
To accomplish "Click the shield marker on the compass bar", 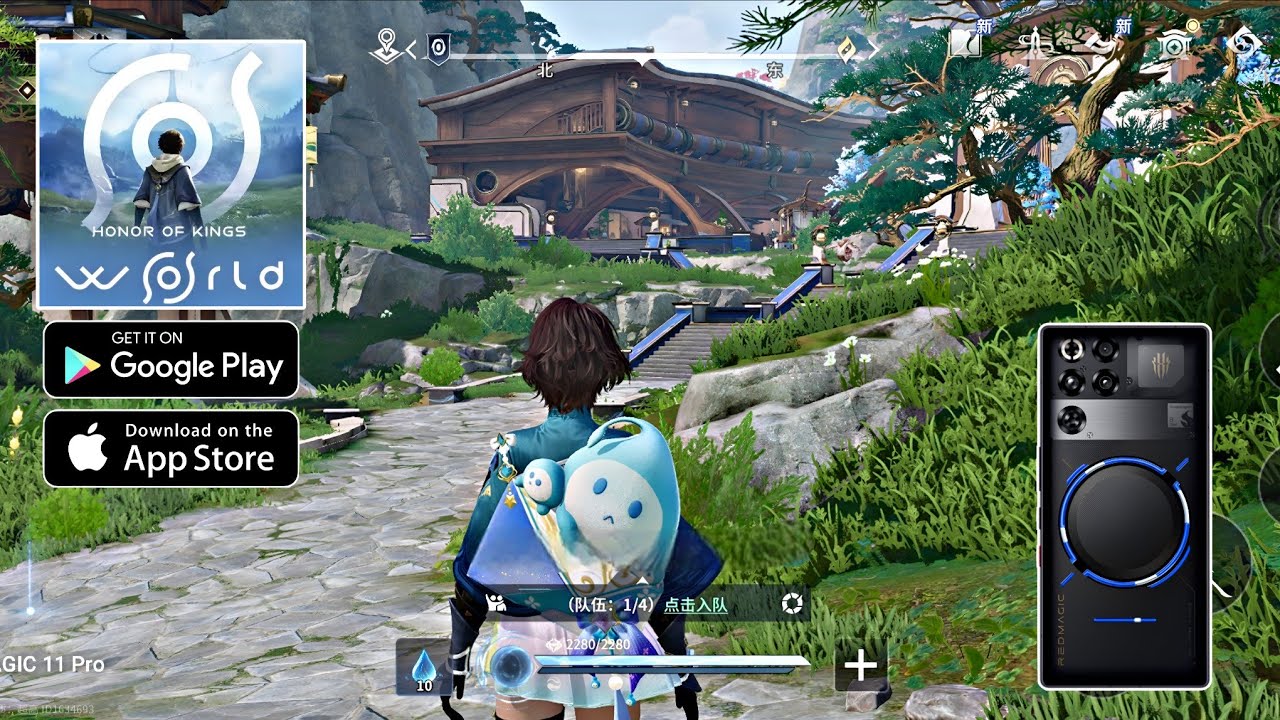I will click(437, 47).
